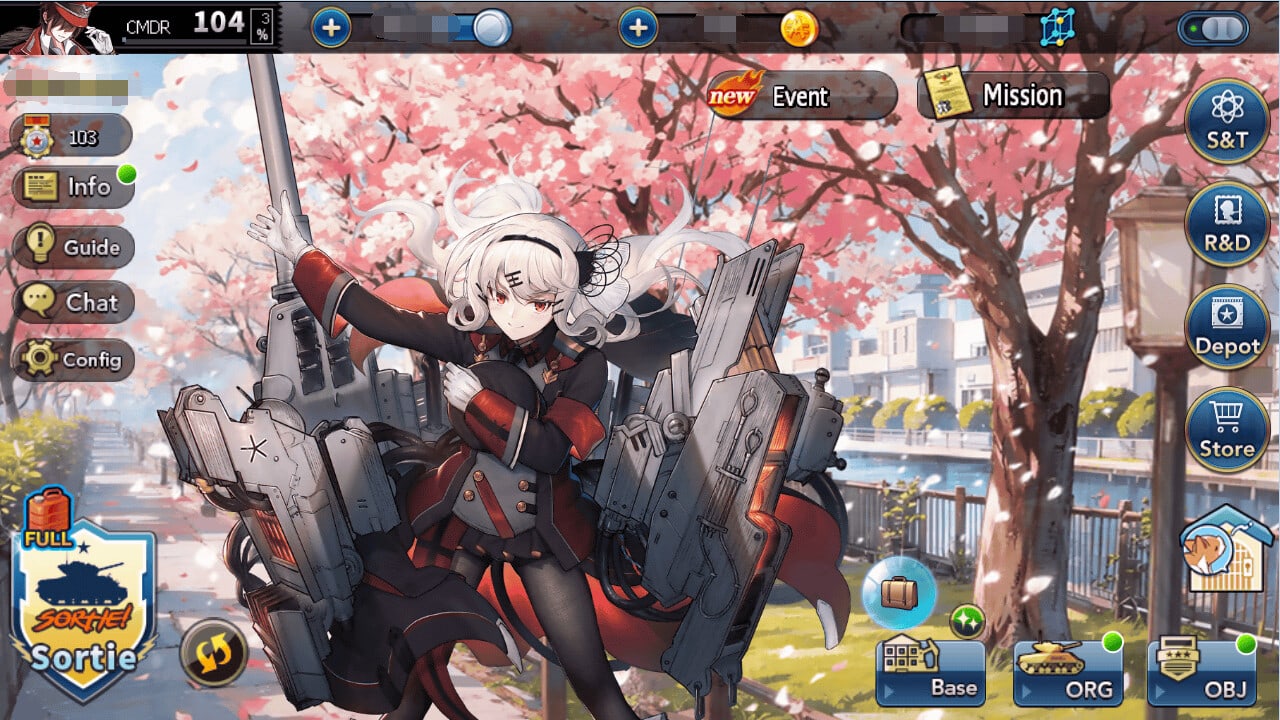Viewport: 1280px width, 720px height.
Task: Tap the briefcase bubble icon
Action: pos(899,593)
